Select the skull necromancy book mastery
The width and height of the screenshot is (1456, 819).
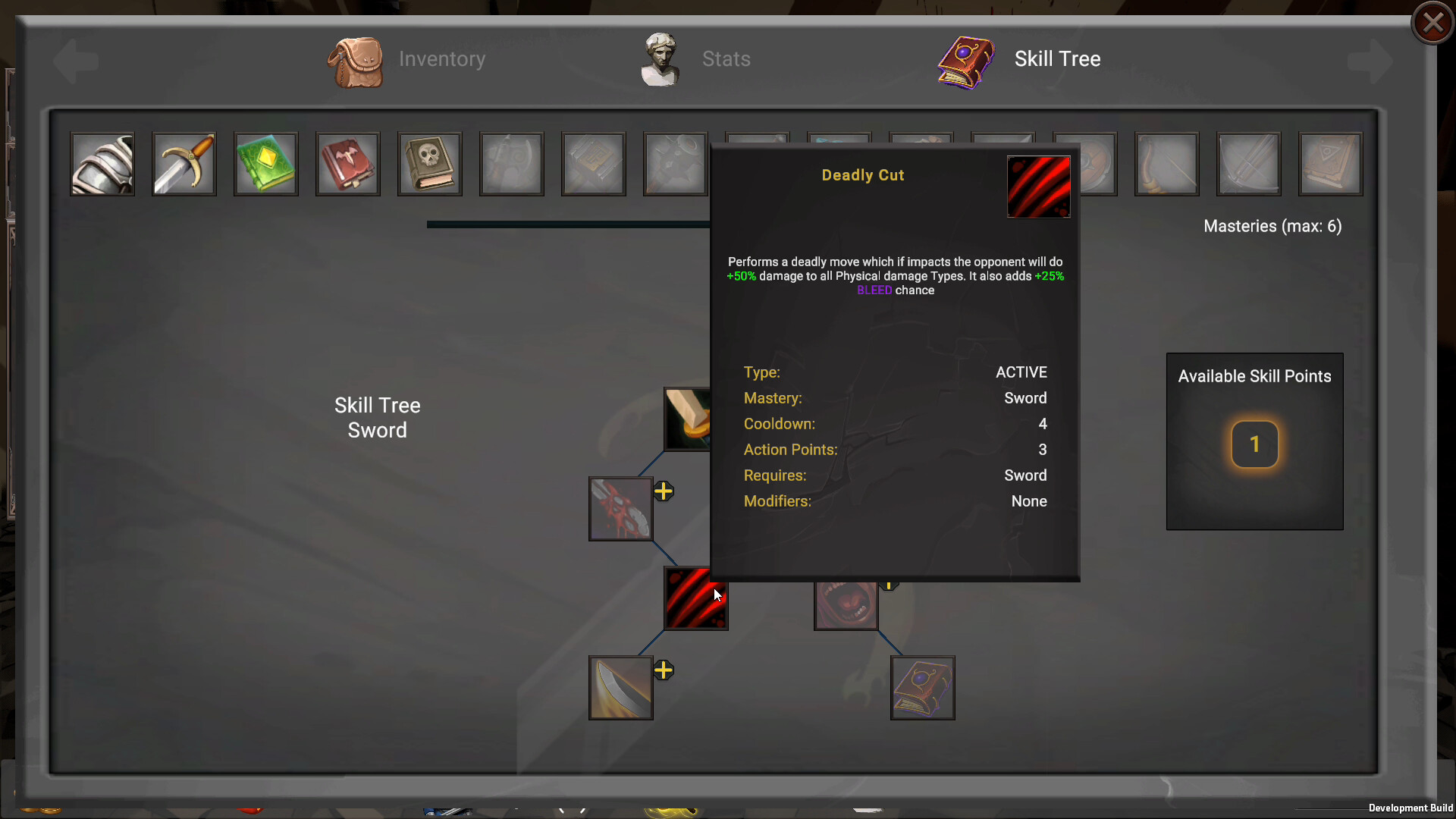click(x=429, y=164)
